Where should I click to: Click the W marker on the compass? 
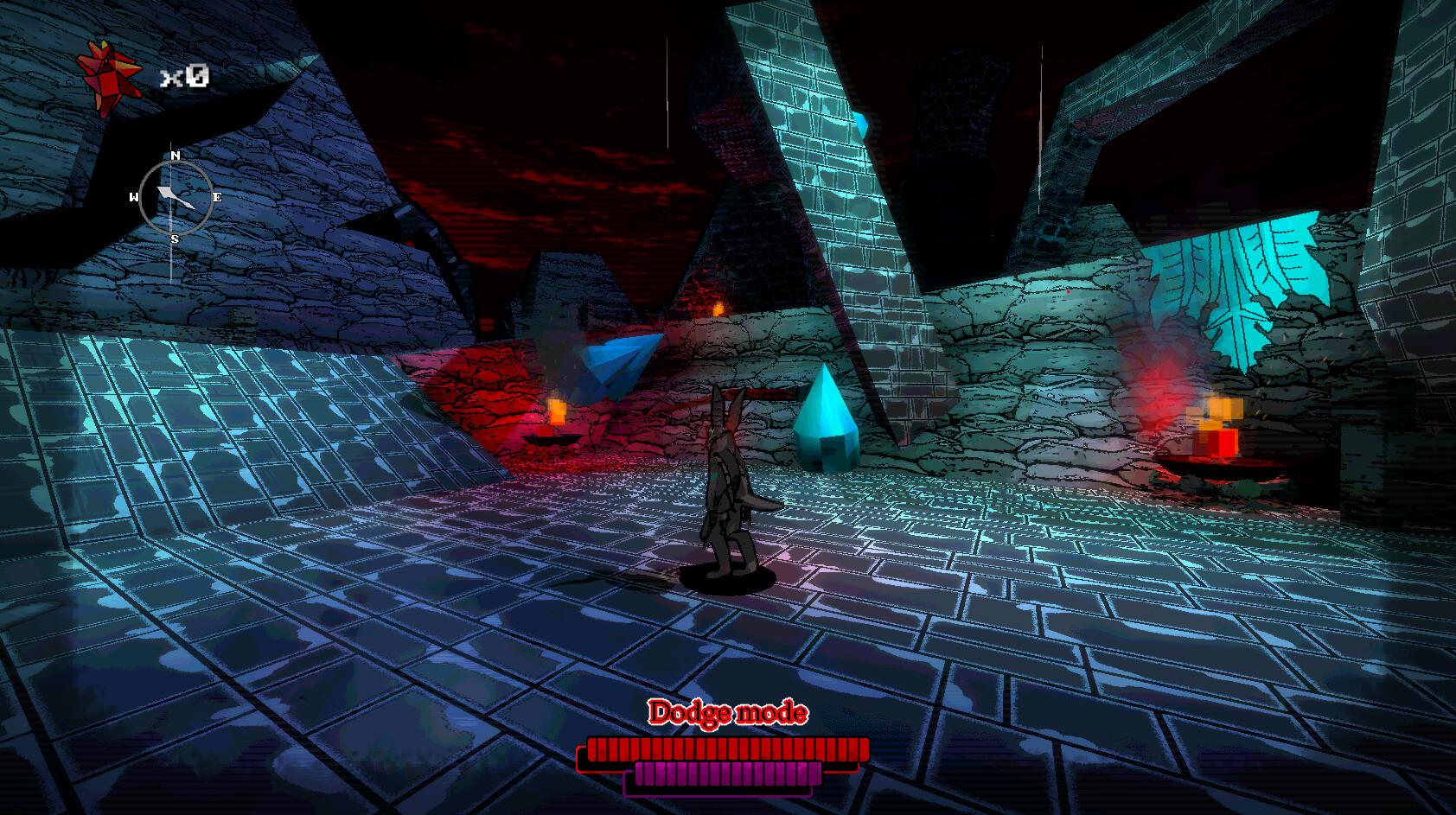(x=135, y=196)
